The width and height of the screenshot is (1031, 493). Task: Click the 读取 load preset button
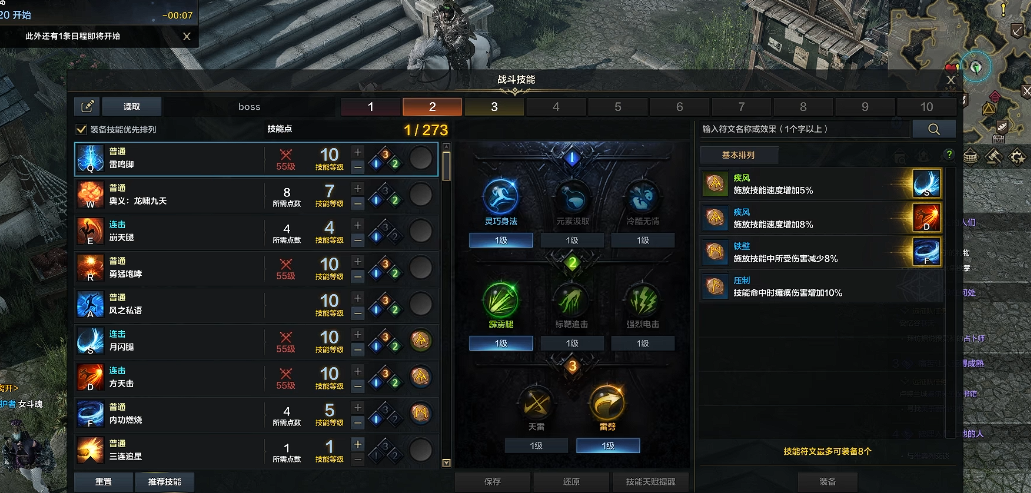coord(132,106)
